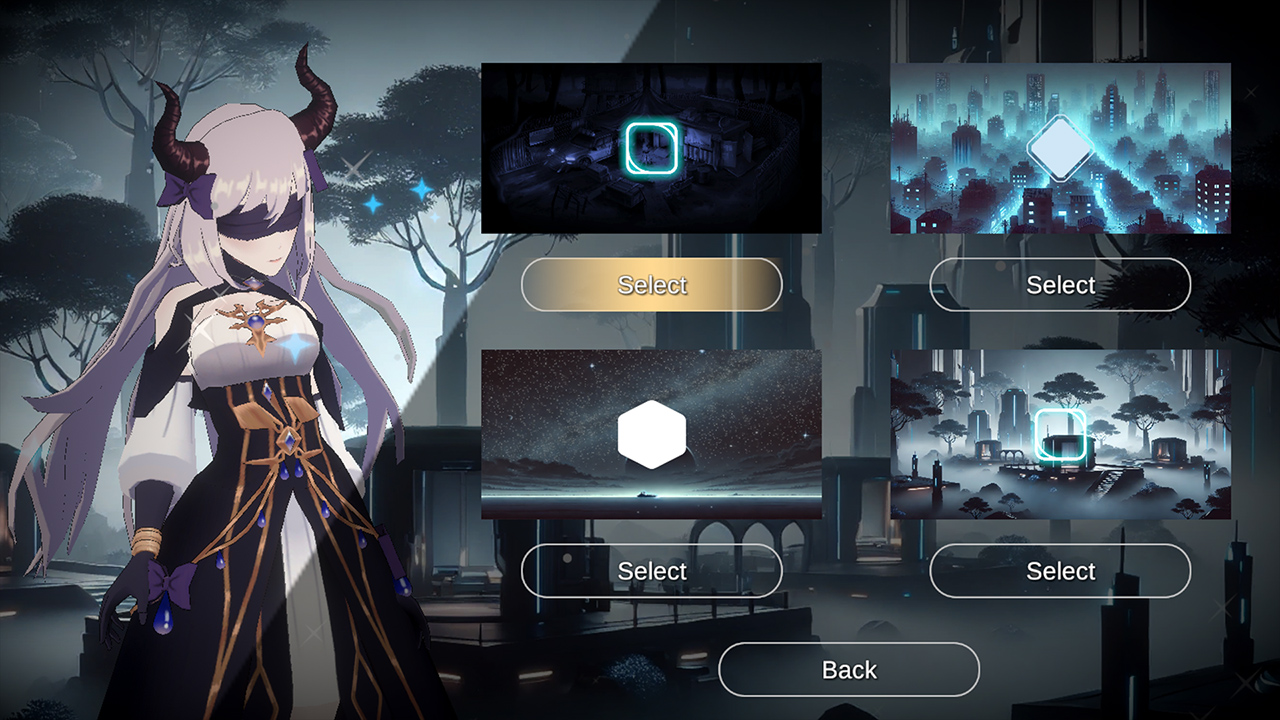Screen dimensions: 1280x720
Task: Click the highlighted gold Select button
Action: click(x=652, y=285)
